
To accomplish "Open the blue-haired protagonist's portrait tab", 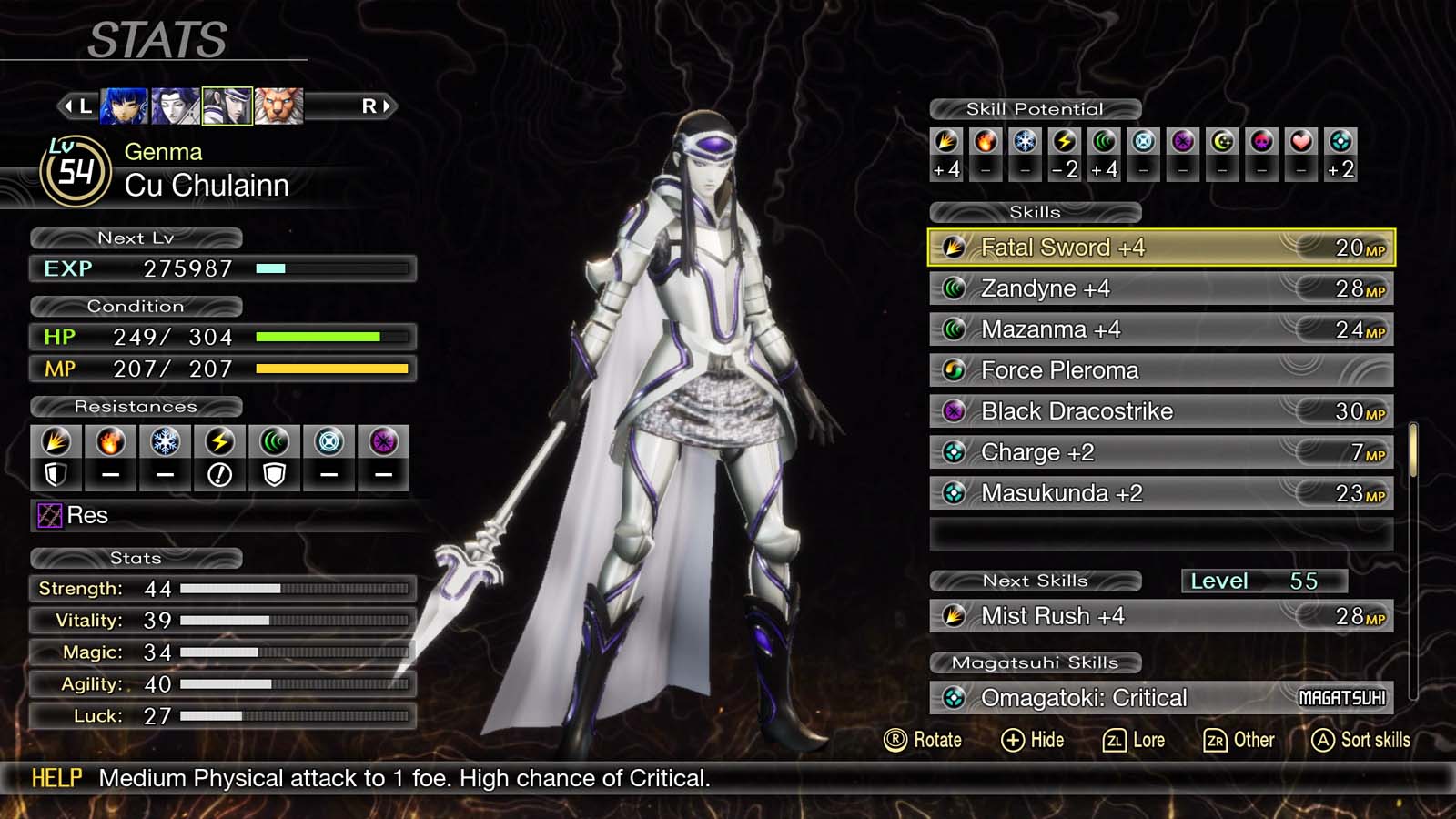I will (124, 106).
